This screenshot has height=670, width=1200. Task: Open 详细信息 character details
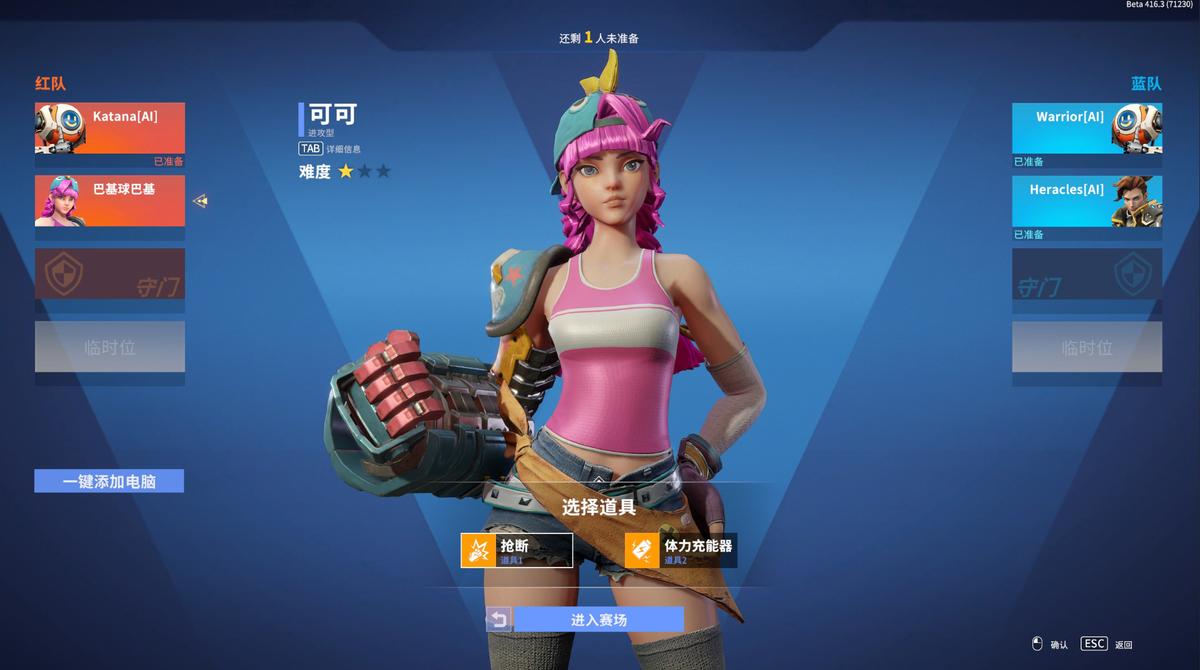pos(330,149)
